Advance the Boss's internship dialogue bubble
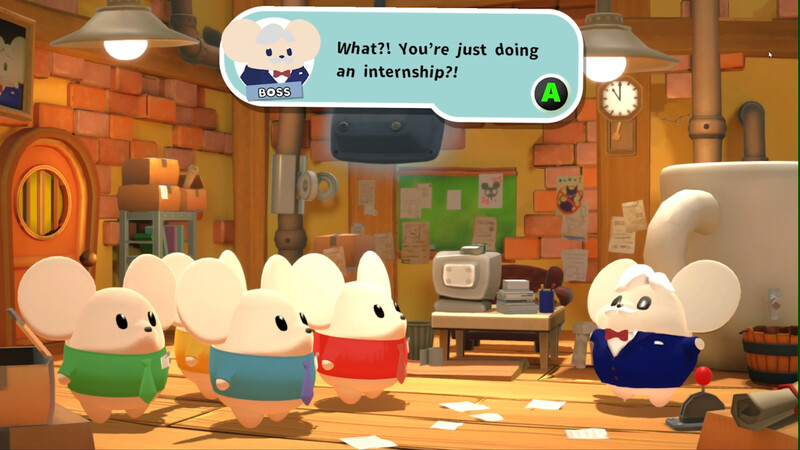This screenshot has width=800, height=450. point(548,94)
